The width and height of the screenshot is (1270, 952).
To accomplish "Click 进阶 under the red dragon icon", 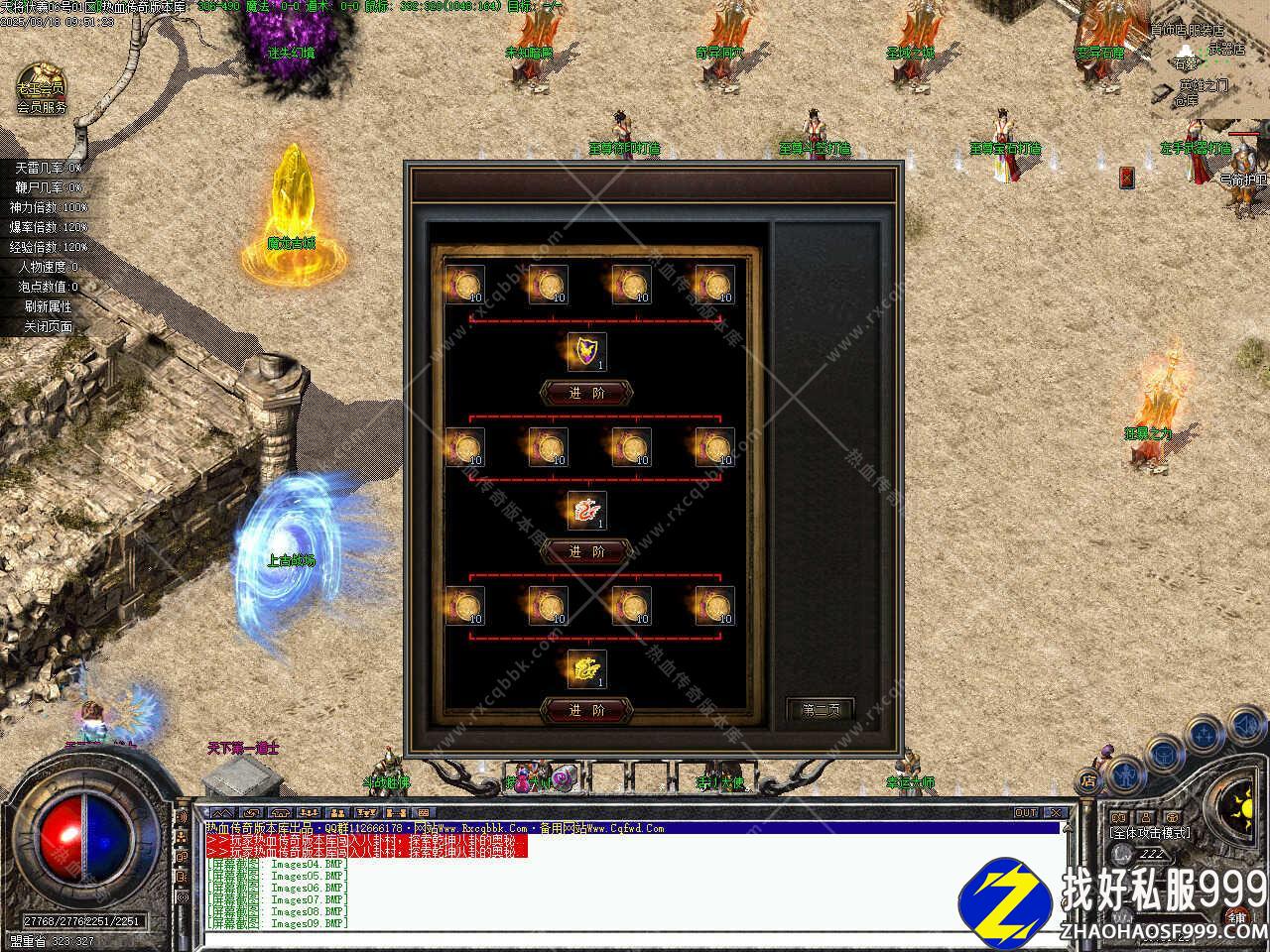I will 585,551.
